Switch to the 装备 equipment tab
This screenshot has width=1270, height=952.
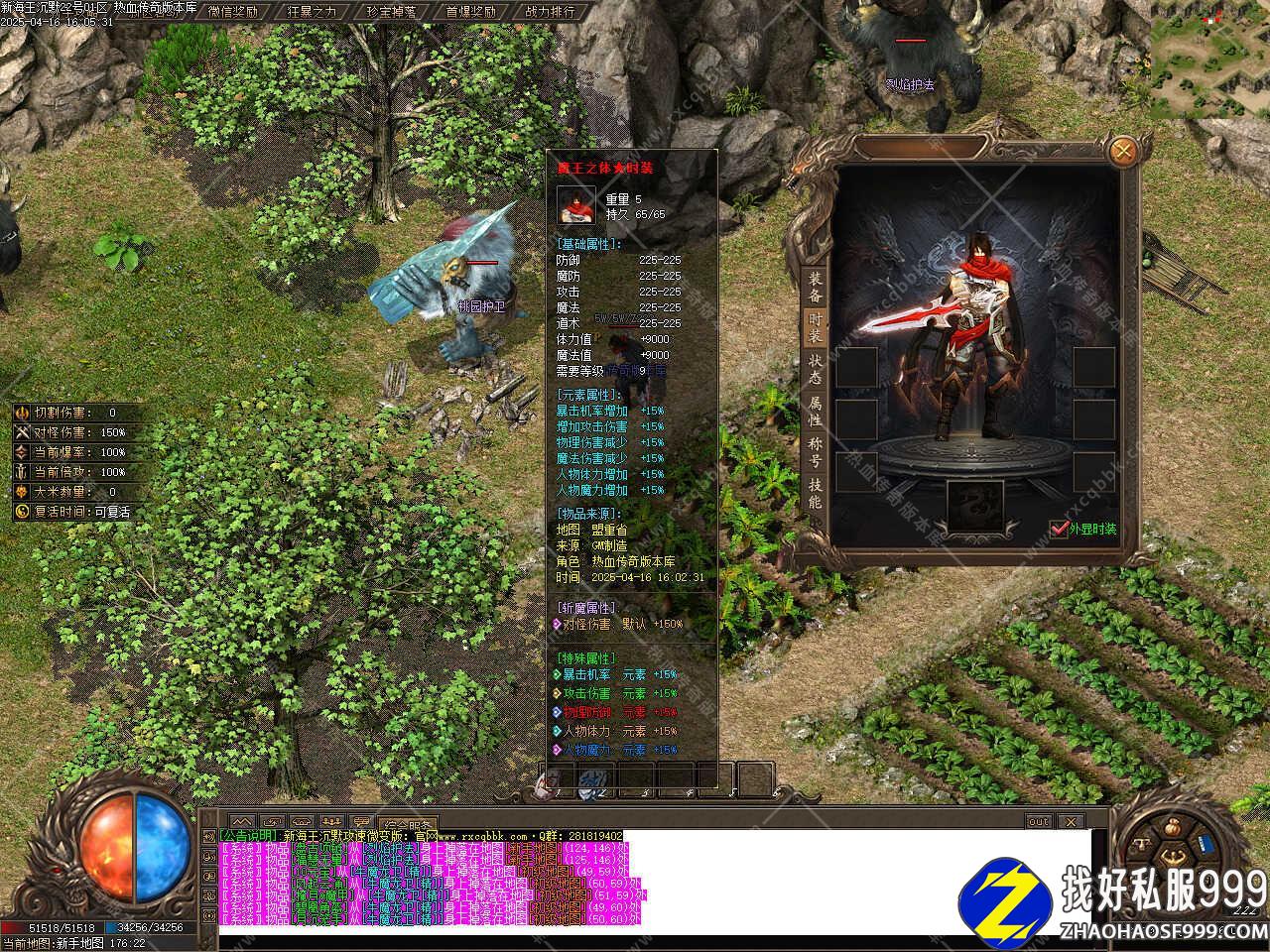(814, 288)
